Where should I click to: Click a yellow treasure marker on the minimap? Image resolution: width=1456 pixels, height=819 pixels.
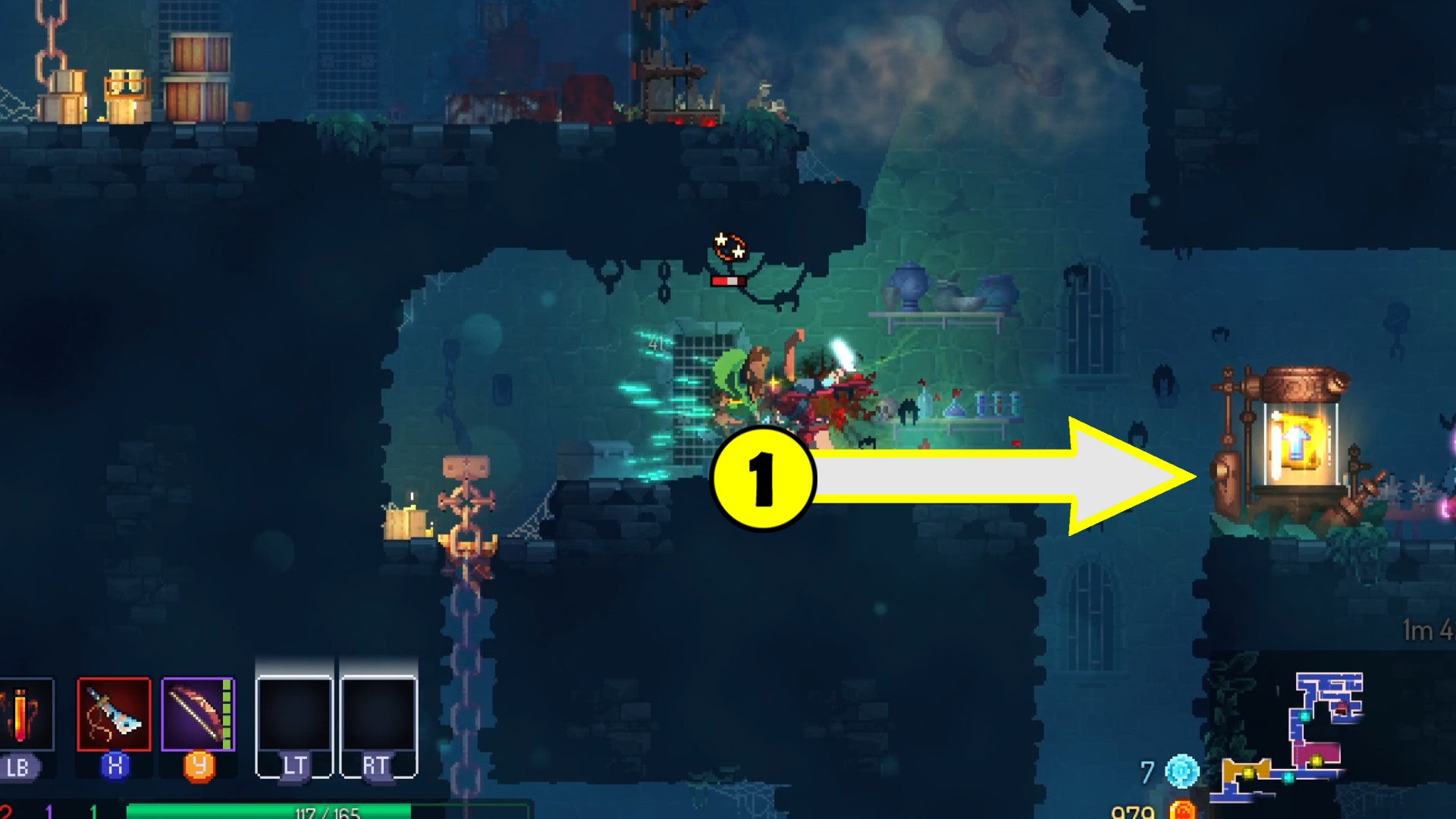point(1316,761)
